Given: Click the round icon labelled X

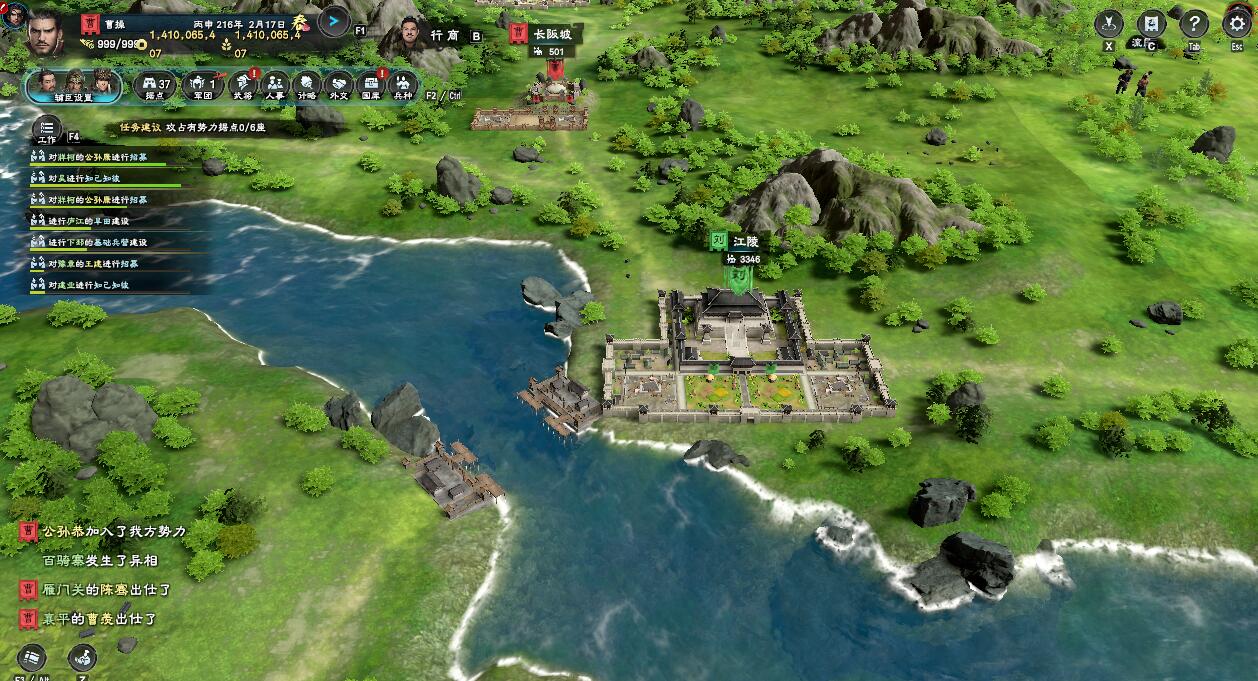Looking at the screenshot, I should click(1109, 24).
